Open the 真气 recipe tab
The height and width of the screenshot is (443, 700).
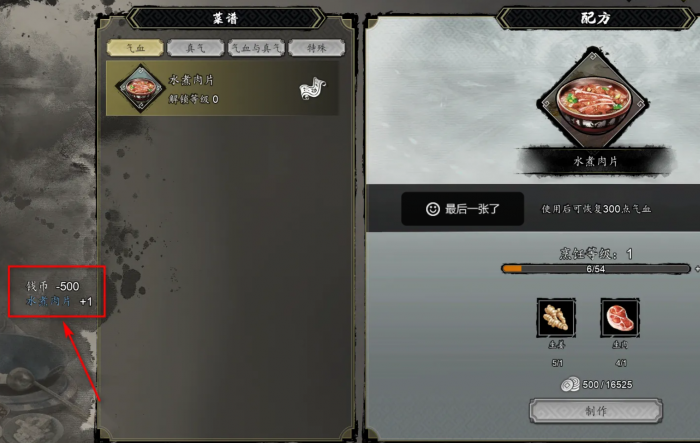point(196,47)
